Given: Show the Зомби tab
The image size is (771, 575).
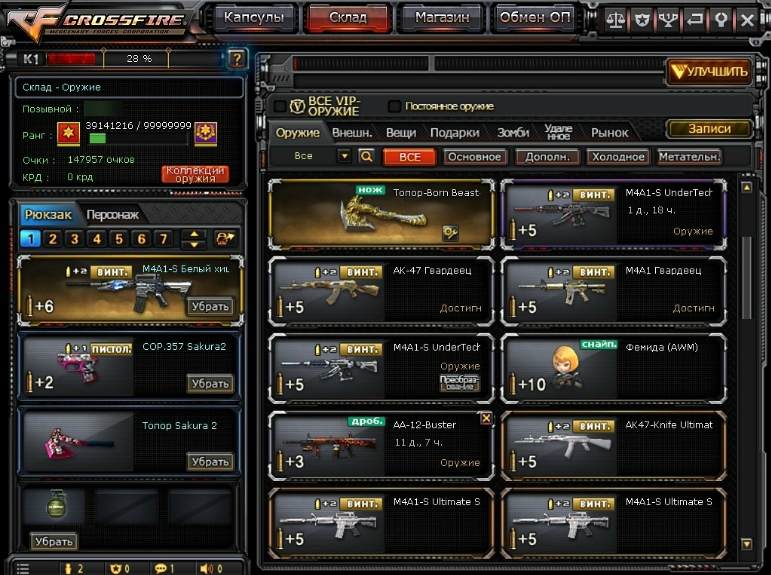Looking at the screenshot, I should coord(513,132).
